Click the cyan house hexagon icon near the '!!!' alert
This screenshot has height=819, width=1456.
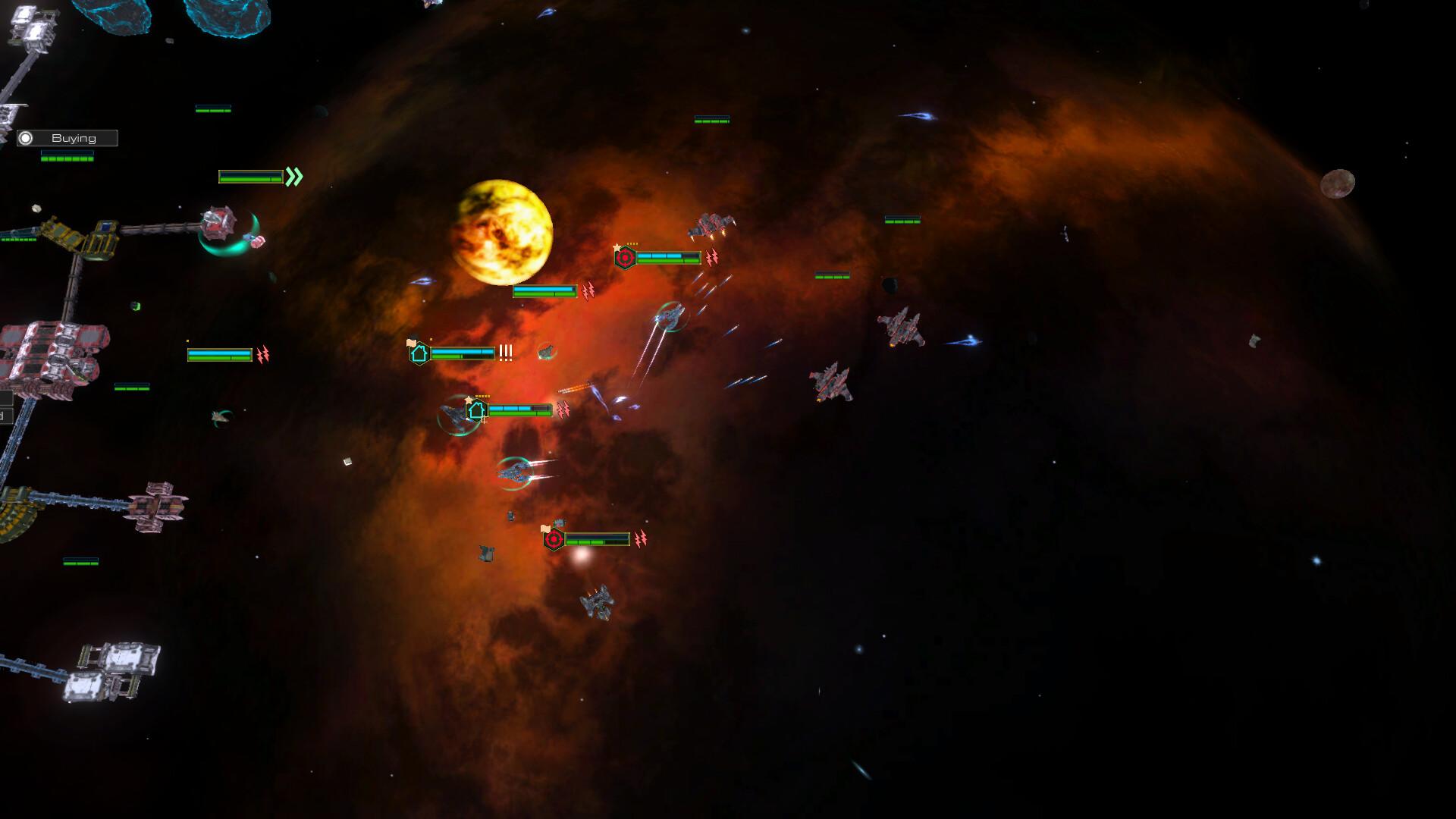(x=419, y=353)
